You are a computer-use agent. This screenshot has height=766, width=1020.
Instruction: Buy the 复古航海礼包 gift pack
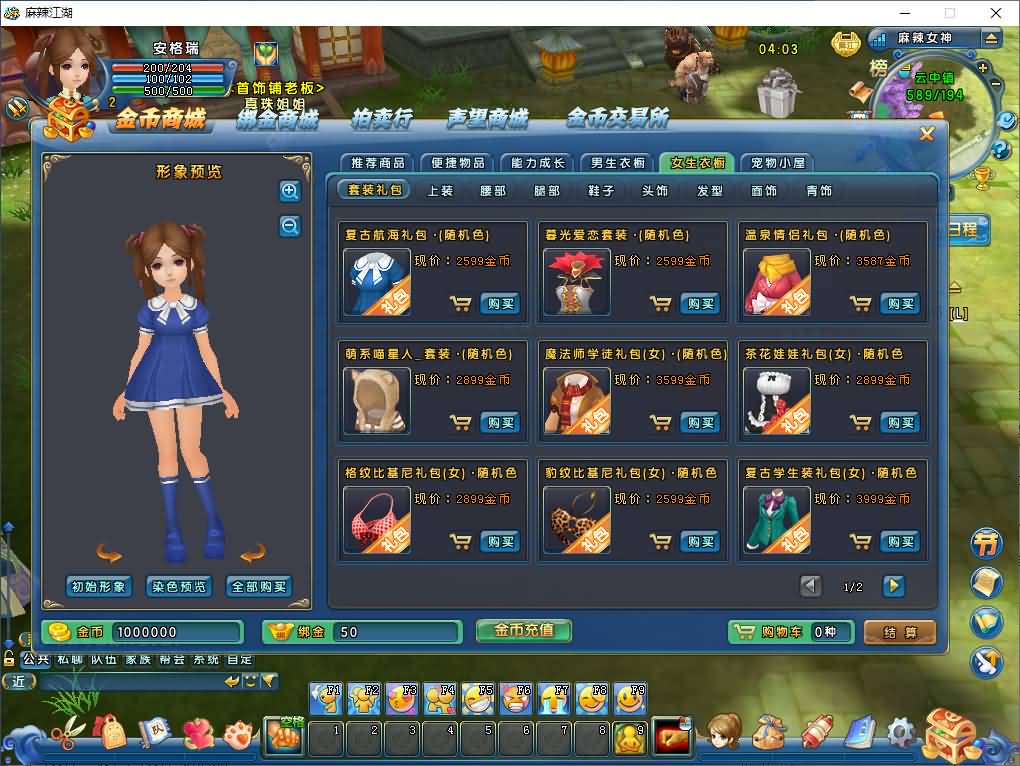[499, 303]
